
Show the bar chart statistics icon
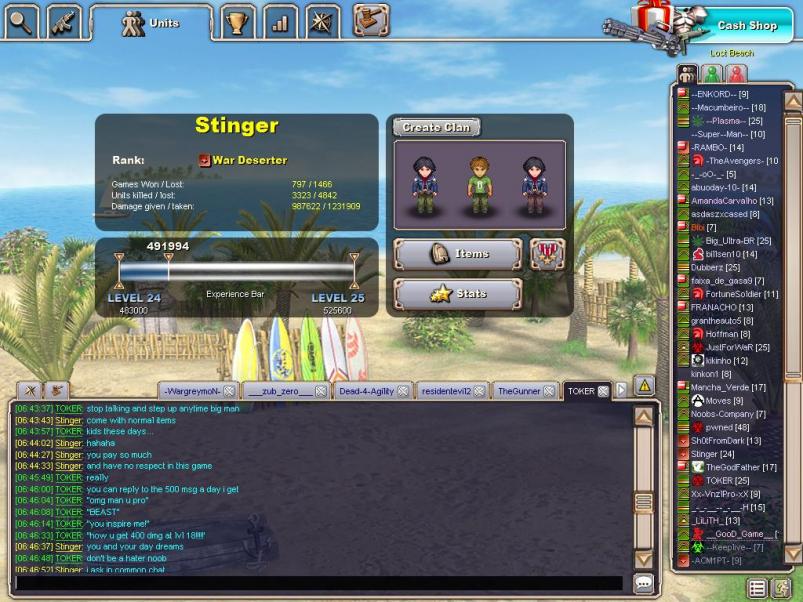[281, 20]
